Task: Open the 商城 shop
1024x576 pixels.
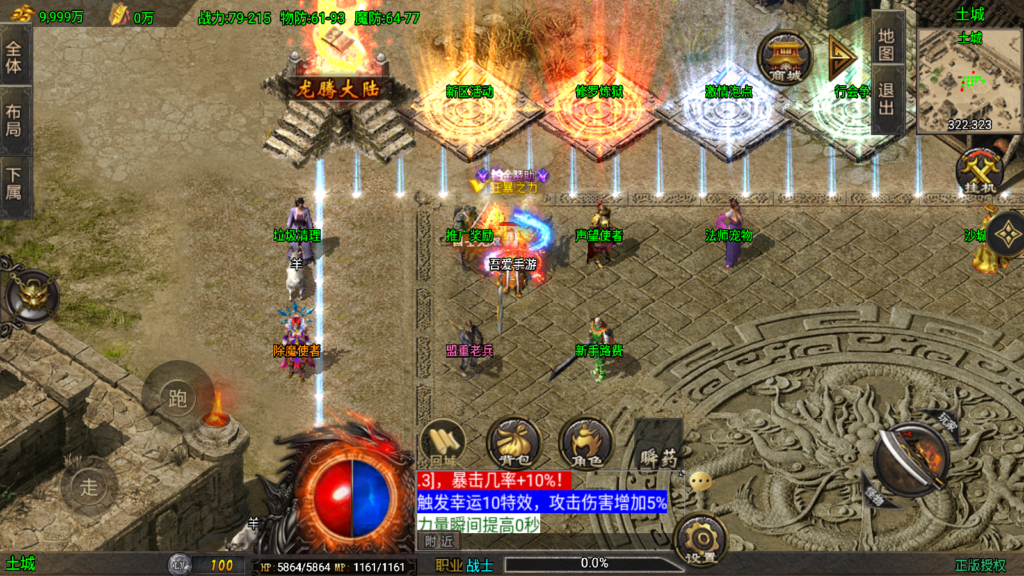Action: 784,57
